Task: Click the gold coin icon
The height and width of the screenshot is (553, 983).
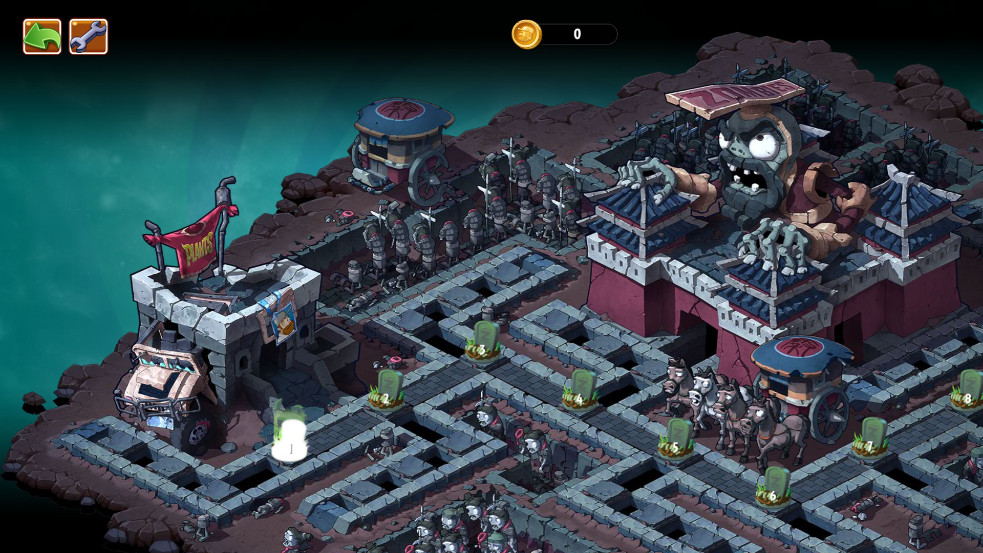Action: pyautogui.click(x=526, y=34)
